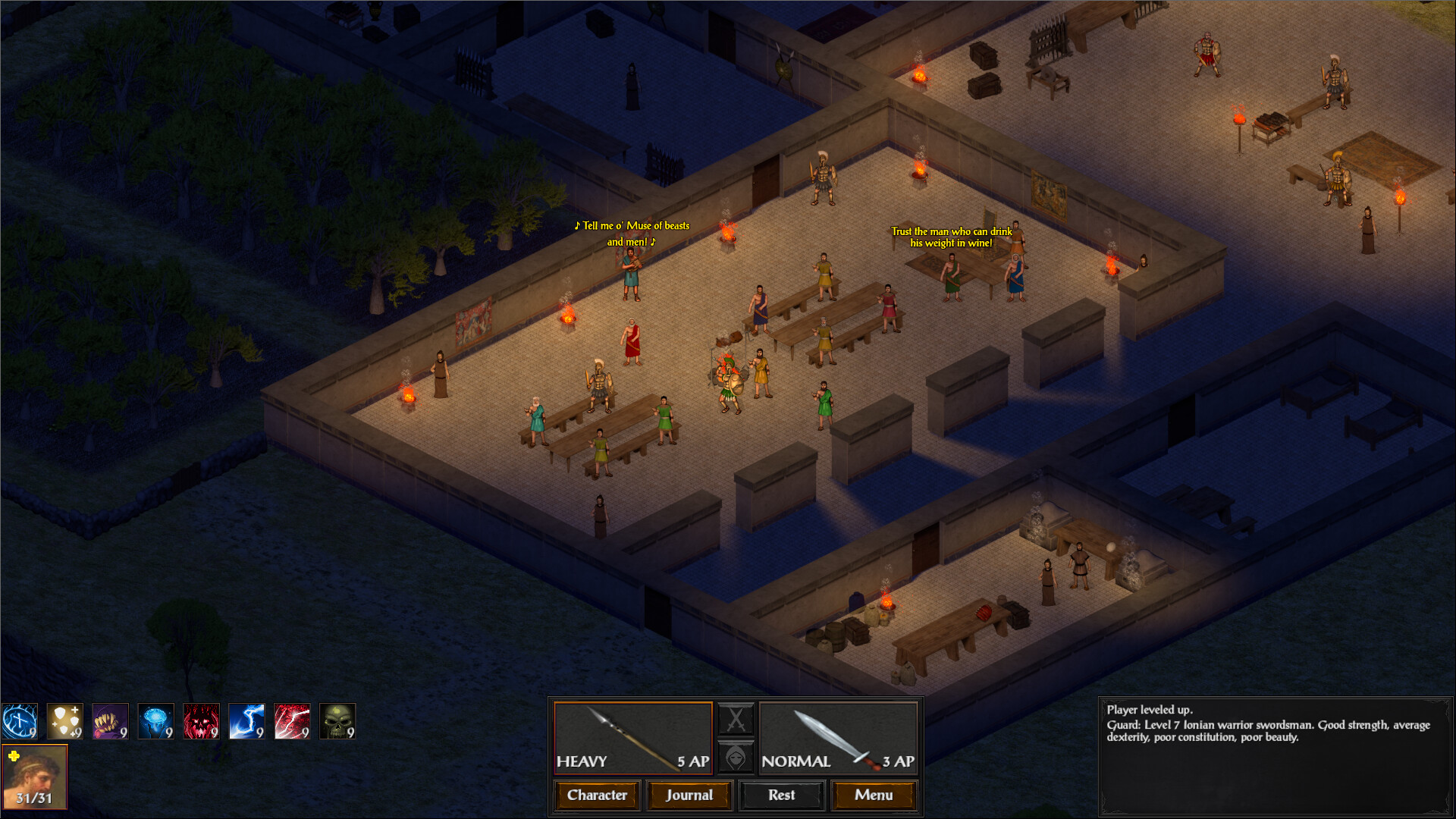The image size is (1456, 819).
Task: Activate the purple fanged maw skill
Action: (109, 721)
